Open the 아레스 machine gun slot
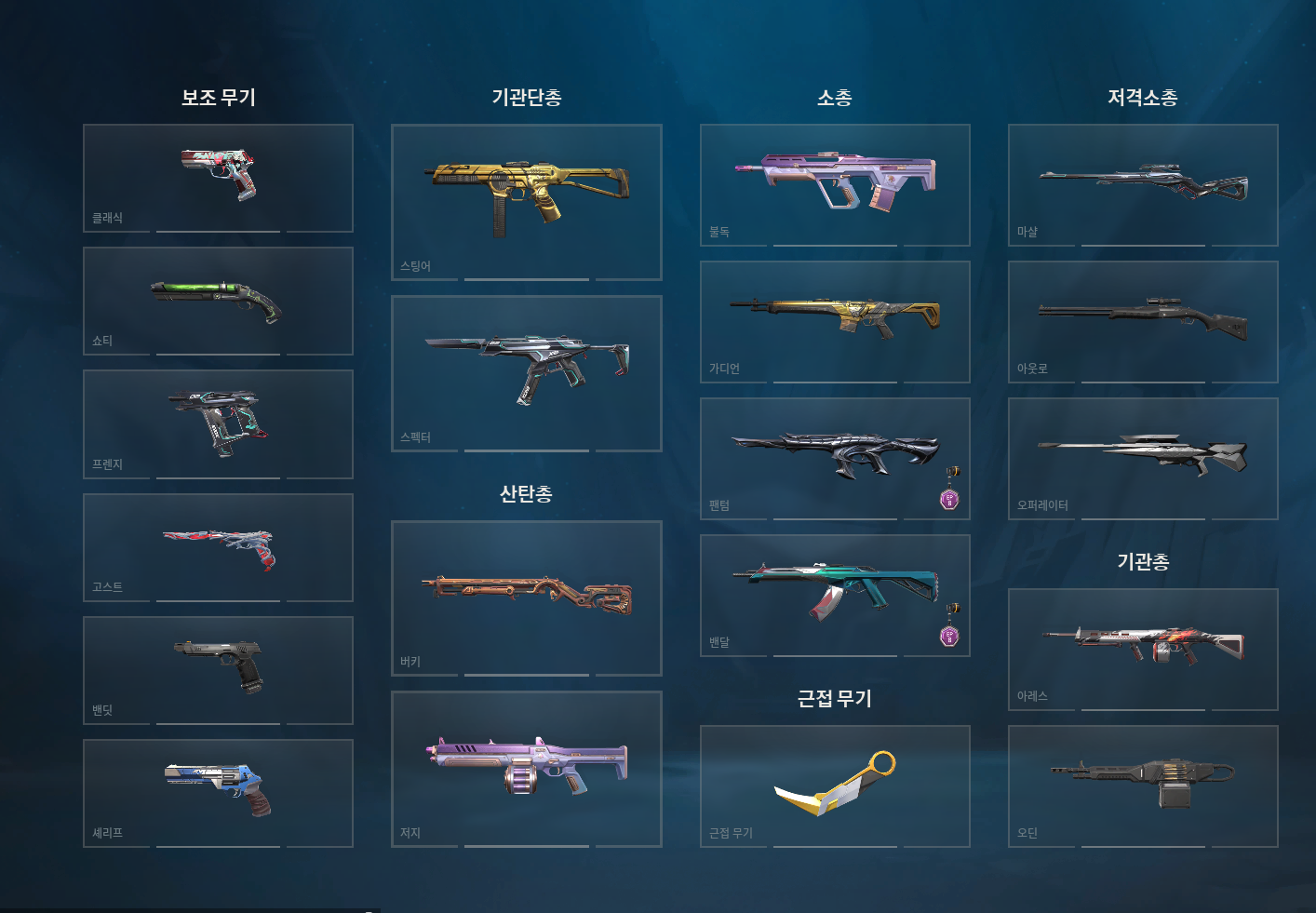The height and width of the screenshot is (913, 1316). pyautogui.click(x=1142, y=649)
